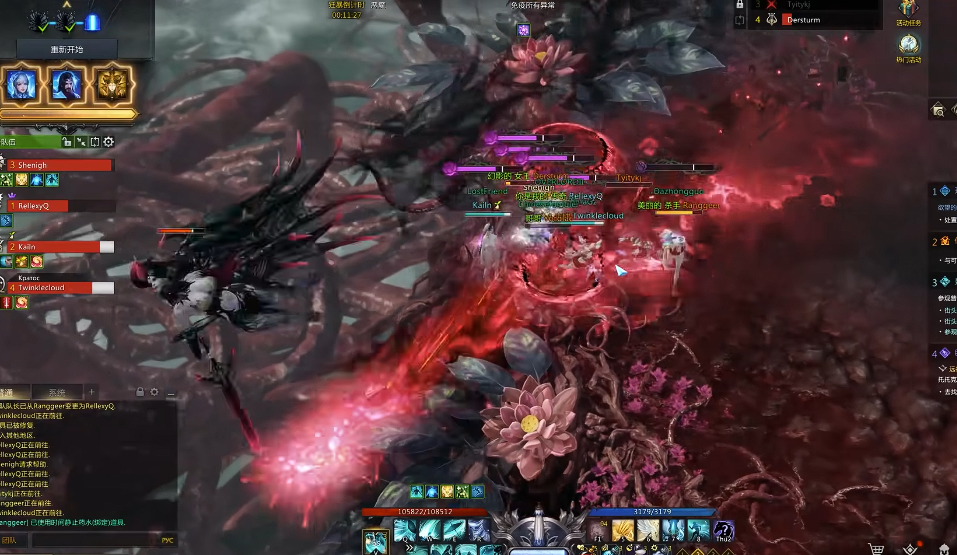Click the 重新开始 restart button
This screenshot has width=957, height=555.
click(67, 49)
